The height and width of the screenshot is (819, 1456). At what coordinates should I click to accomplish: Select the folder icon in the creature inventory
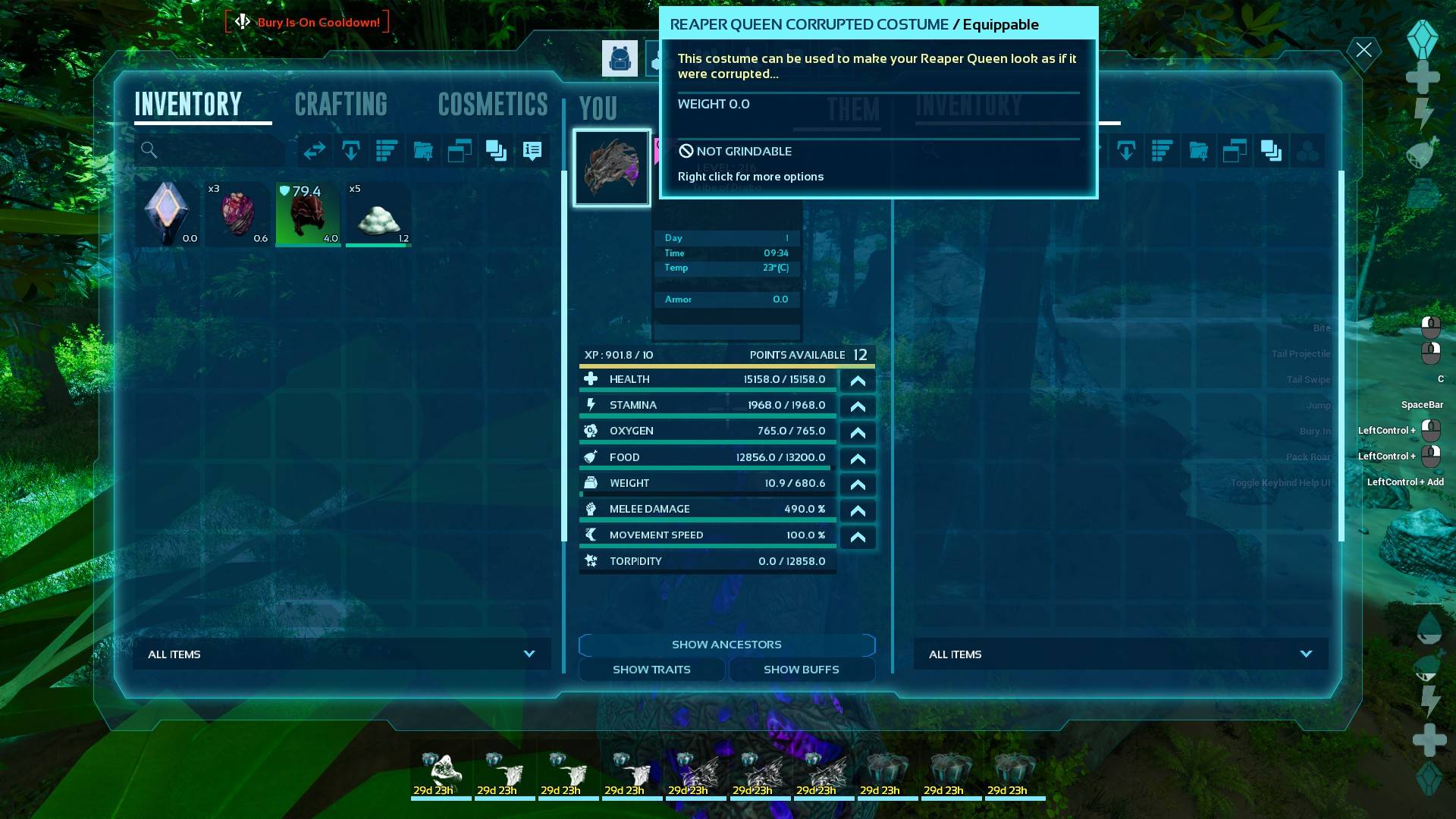1200,150
